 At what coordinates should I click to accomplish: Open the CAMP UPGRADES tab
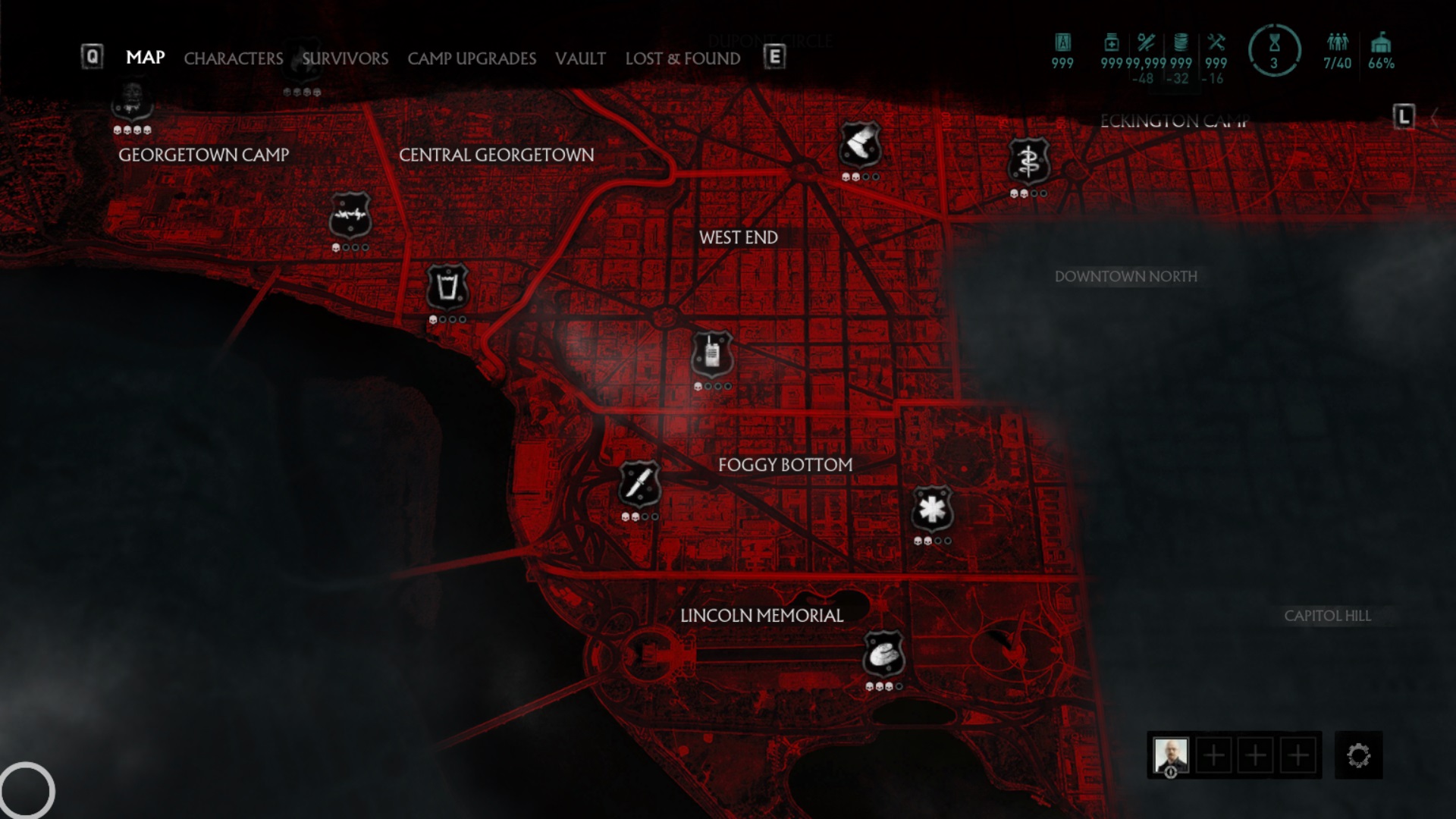click(x=472, y=58)
